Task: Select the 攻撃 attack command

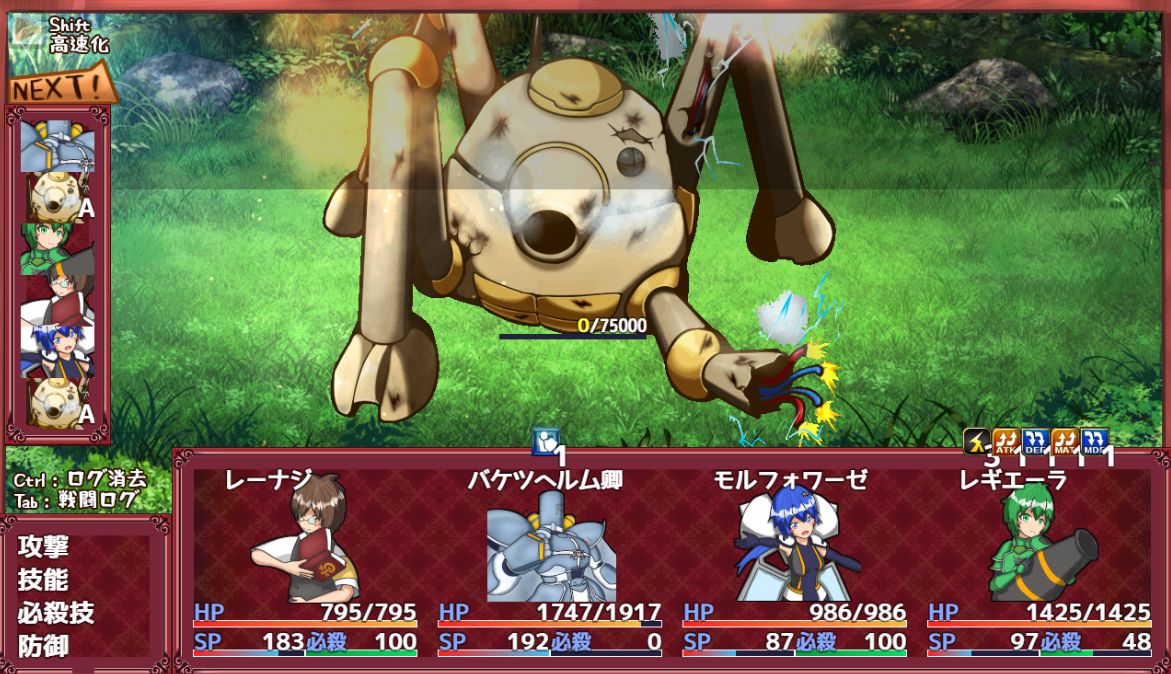Action: coord(43,547)
